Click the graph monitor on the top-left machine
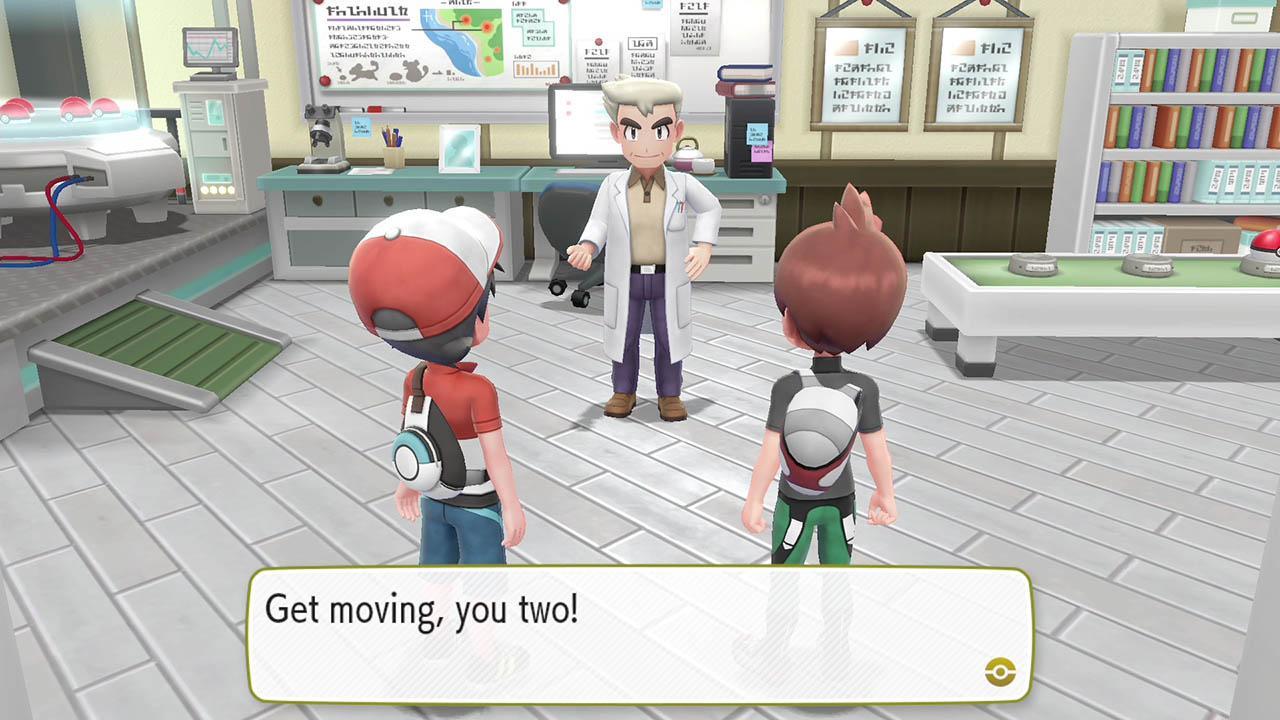The width and height of the screenshot is (1280, 720). pyautogui.click(x=210, y=48)
